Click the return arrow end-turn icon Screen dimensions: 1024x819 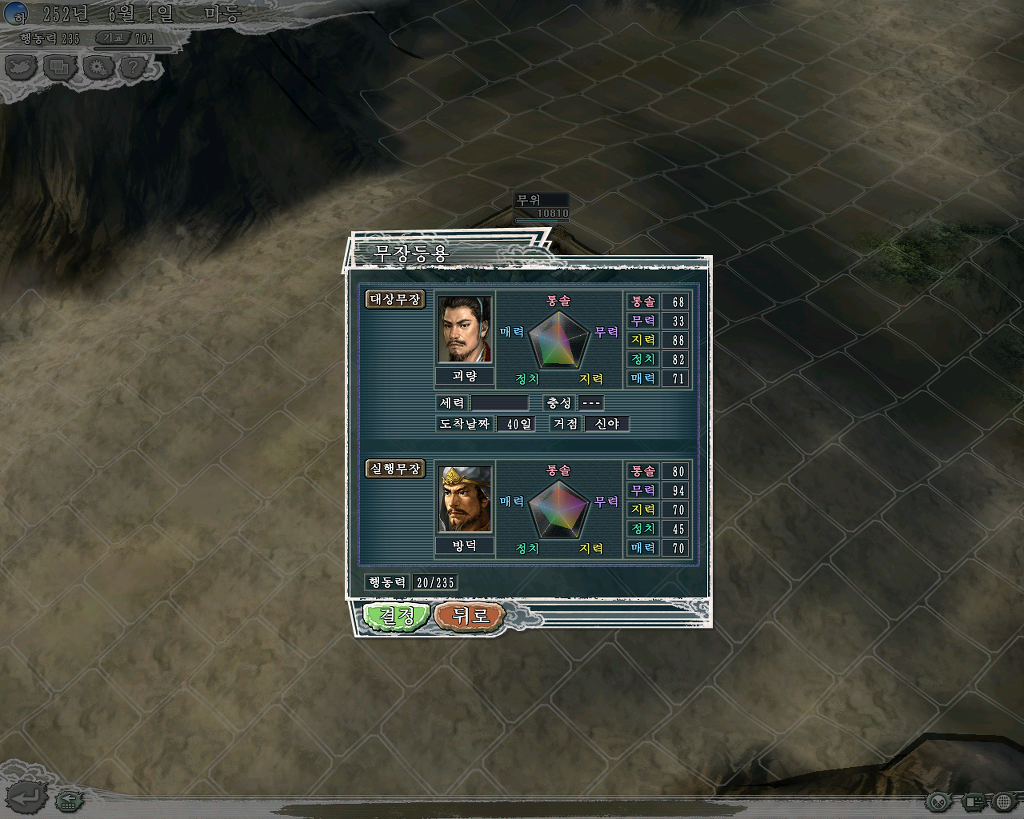pos(25,798)
